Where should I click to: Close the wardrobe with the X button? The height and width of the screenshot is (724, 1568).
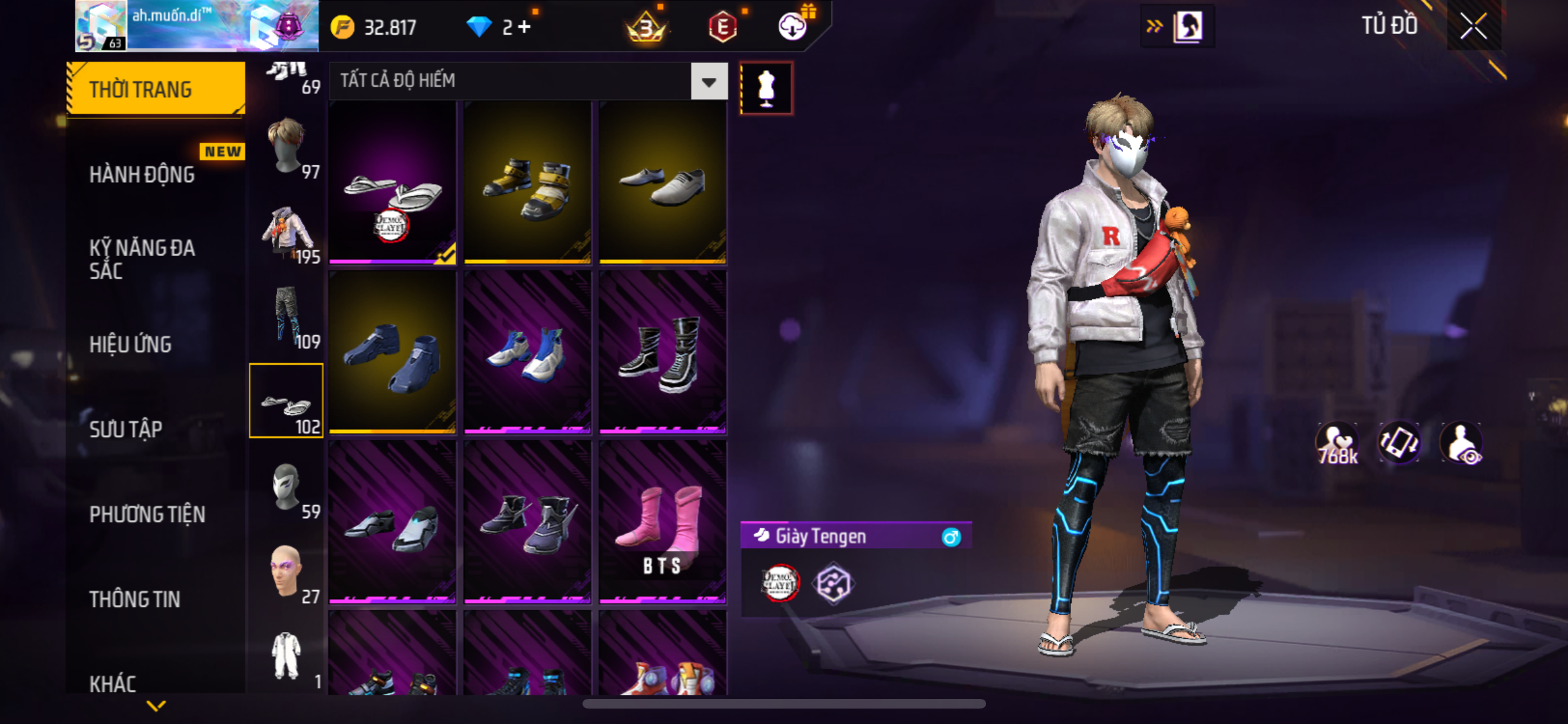pyautogui.click(x=1473, y=26)
